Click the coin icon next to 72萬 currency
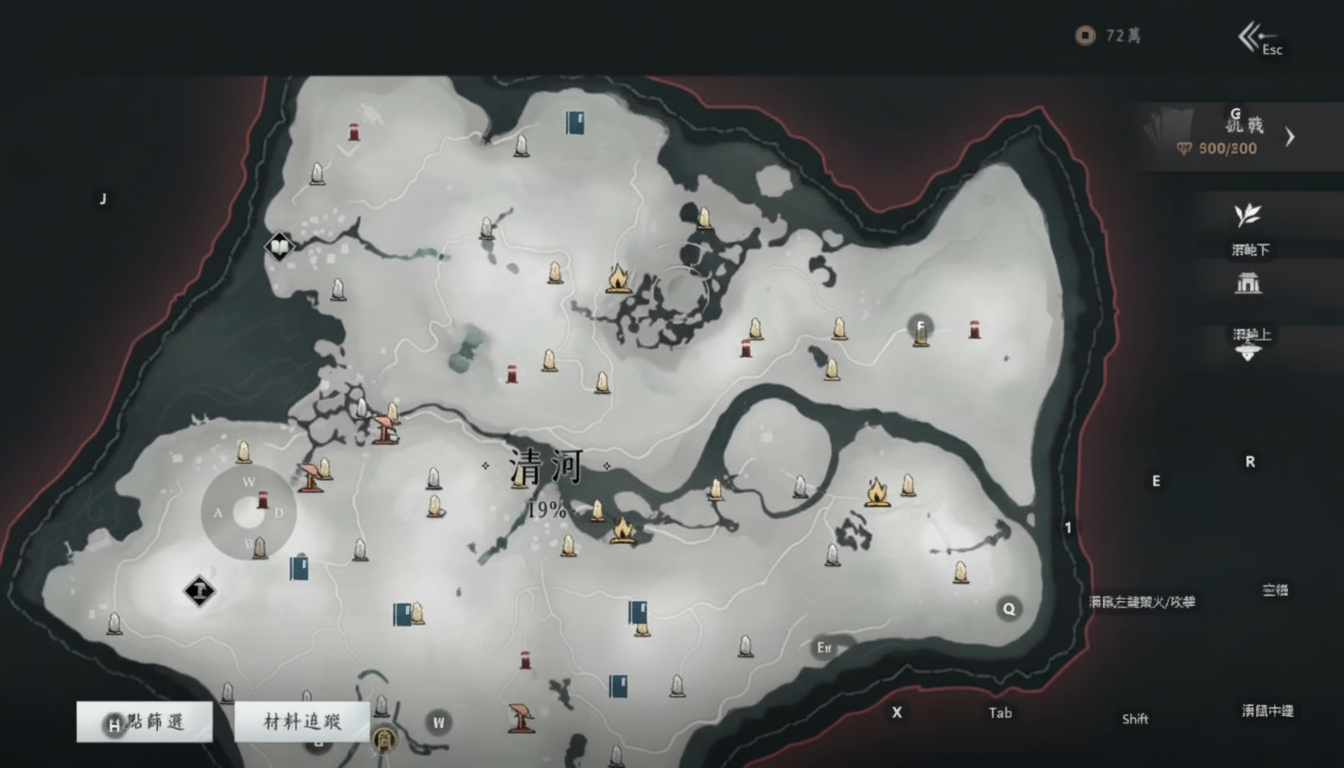 [1085, 35]
